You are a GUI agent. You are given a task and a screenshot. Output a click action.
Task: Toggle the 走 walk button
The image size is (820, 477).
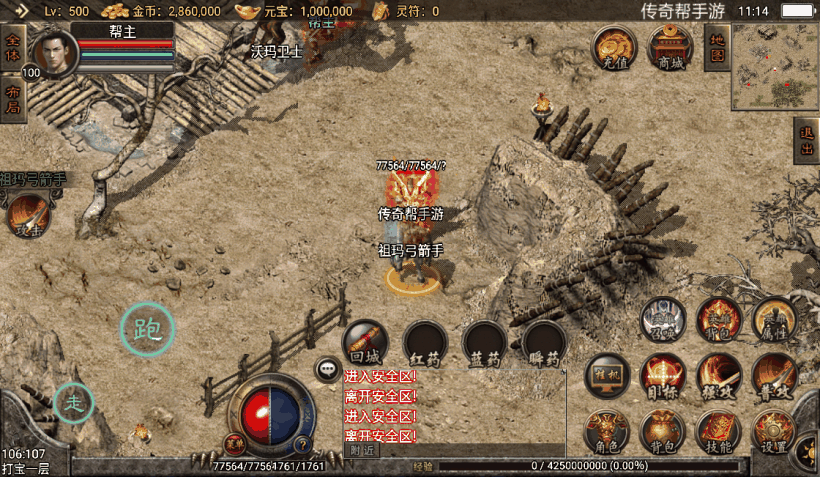tap(75, 402)
